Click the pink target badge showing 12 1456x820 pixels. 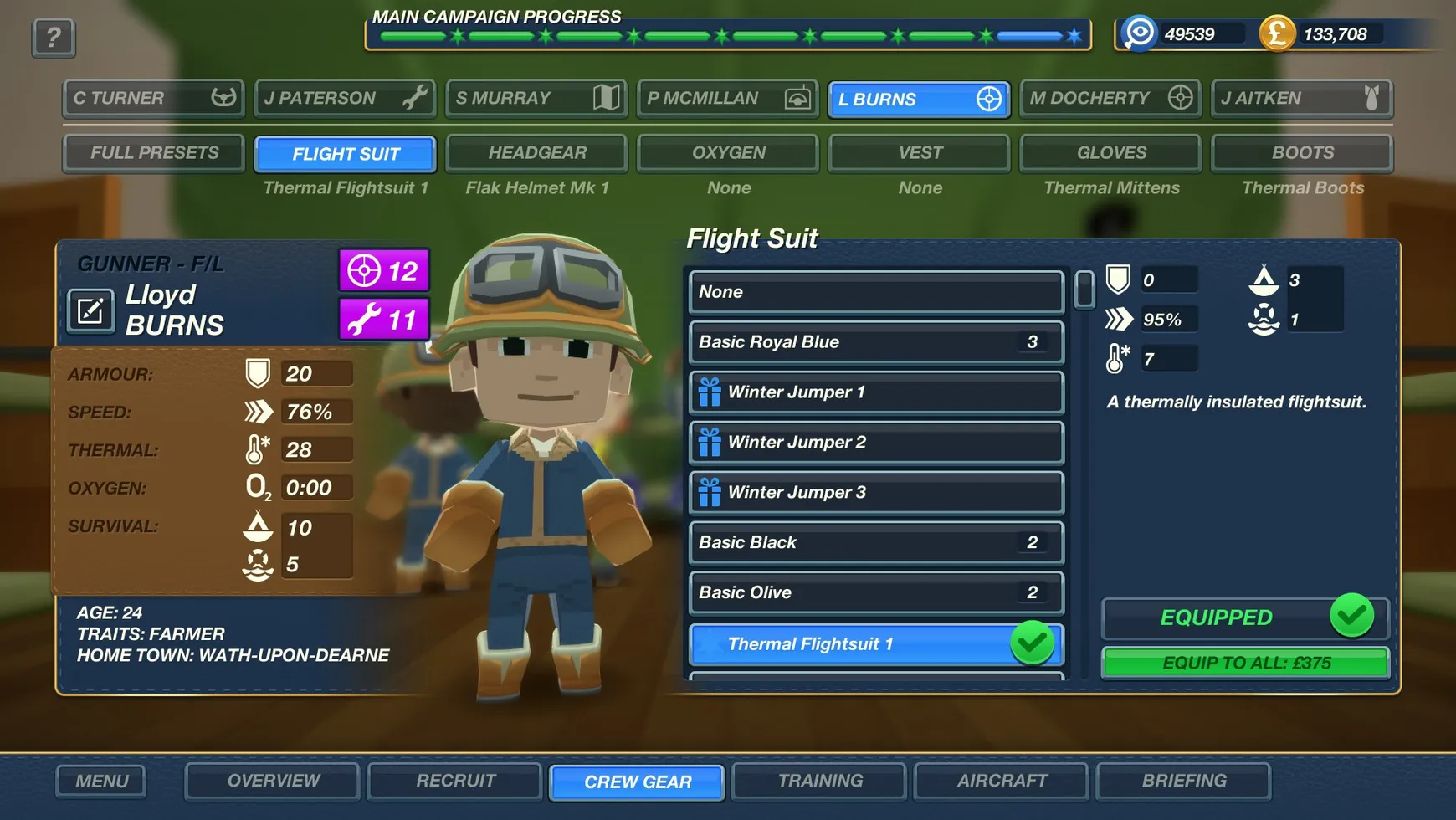coord(382,270)
